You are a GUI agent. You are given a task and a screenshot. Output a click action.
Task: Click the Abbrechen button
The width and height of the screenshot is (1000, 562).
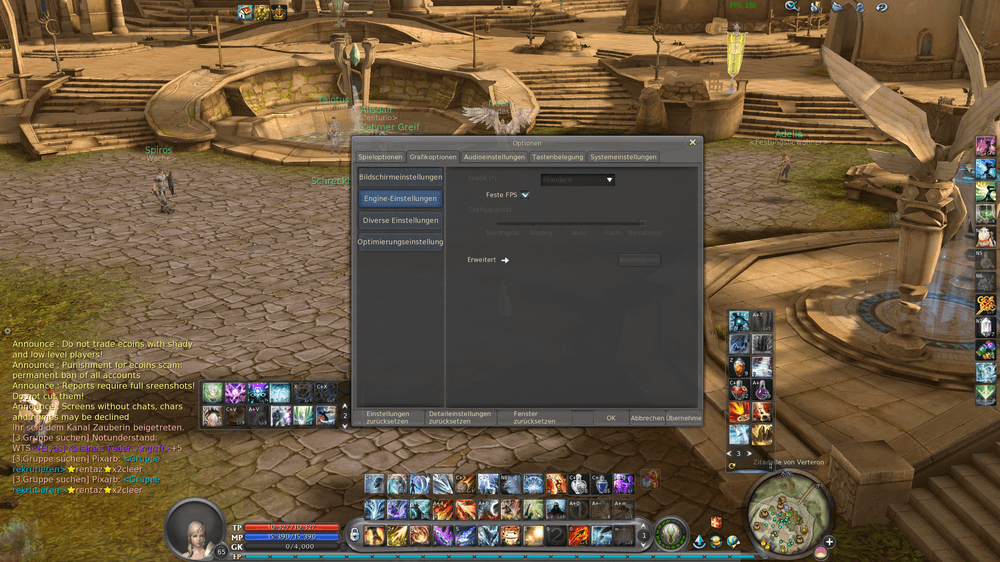(x=647, y=418)
